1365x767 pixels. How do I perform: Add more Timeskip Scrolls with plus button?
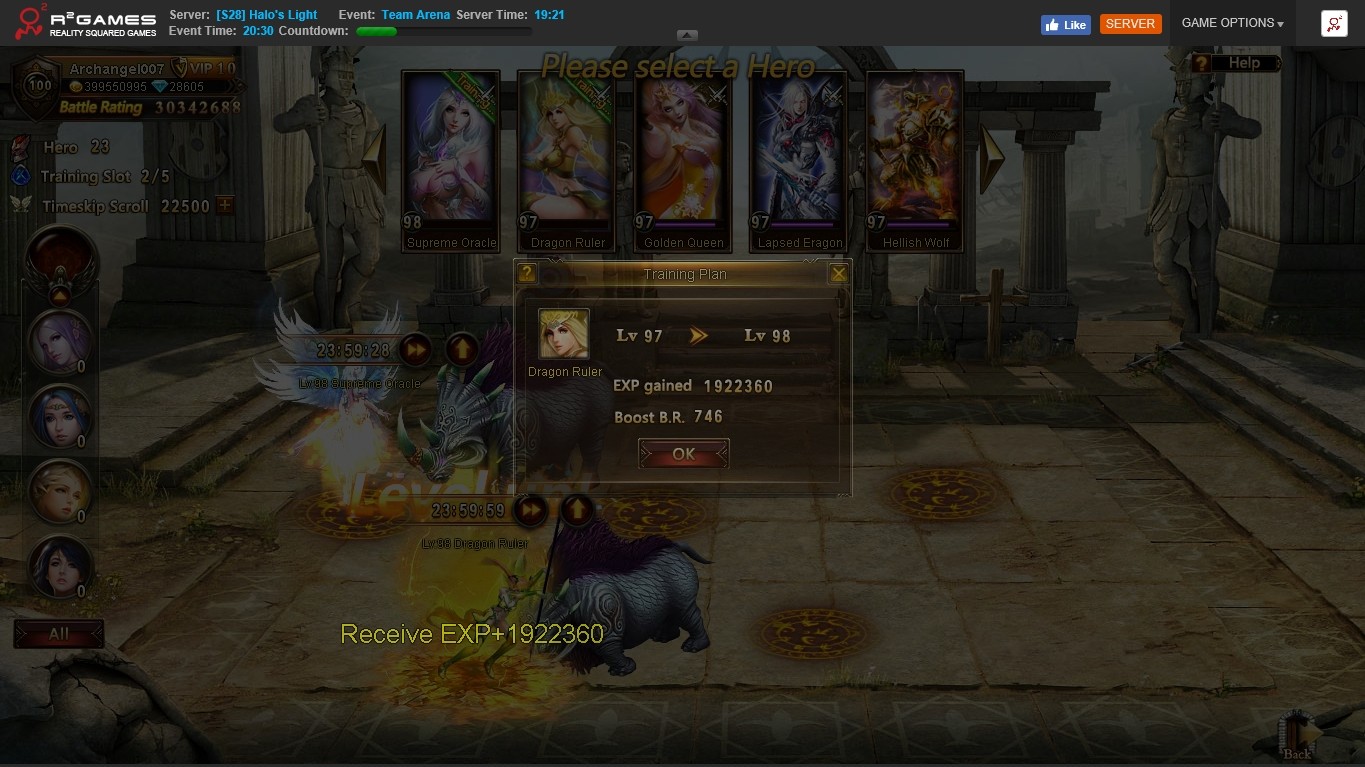point(225,205)
